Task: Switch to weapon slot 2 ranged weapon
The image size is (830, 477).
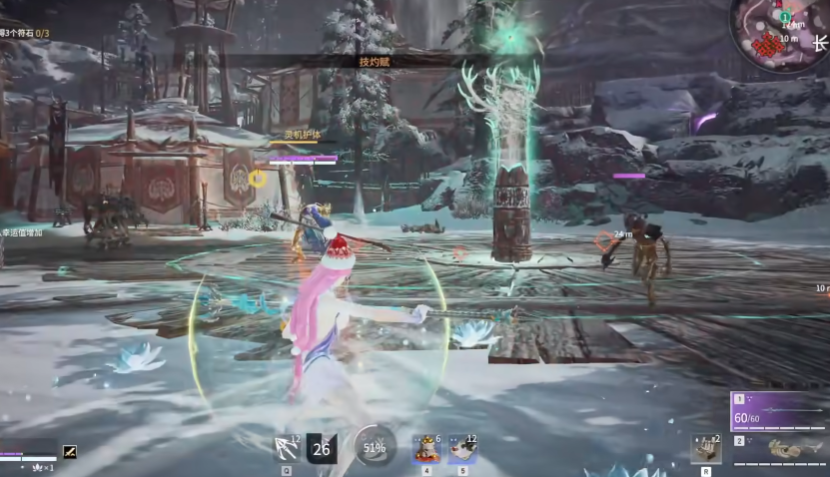Action: coord(780,449)
